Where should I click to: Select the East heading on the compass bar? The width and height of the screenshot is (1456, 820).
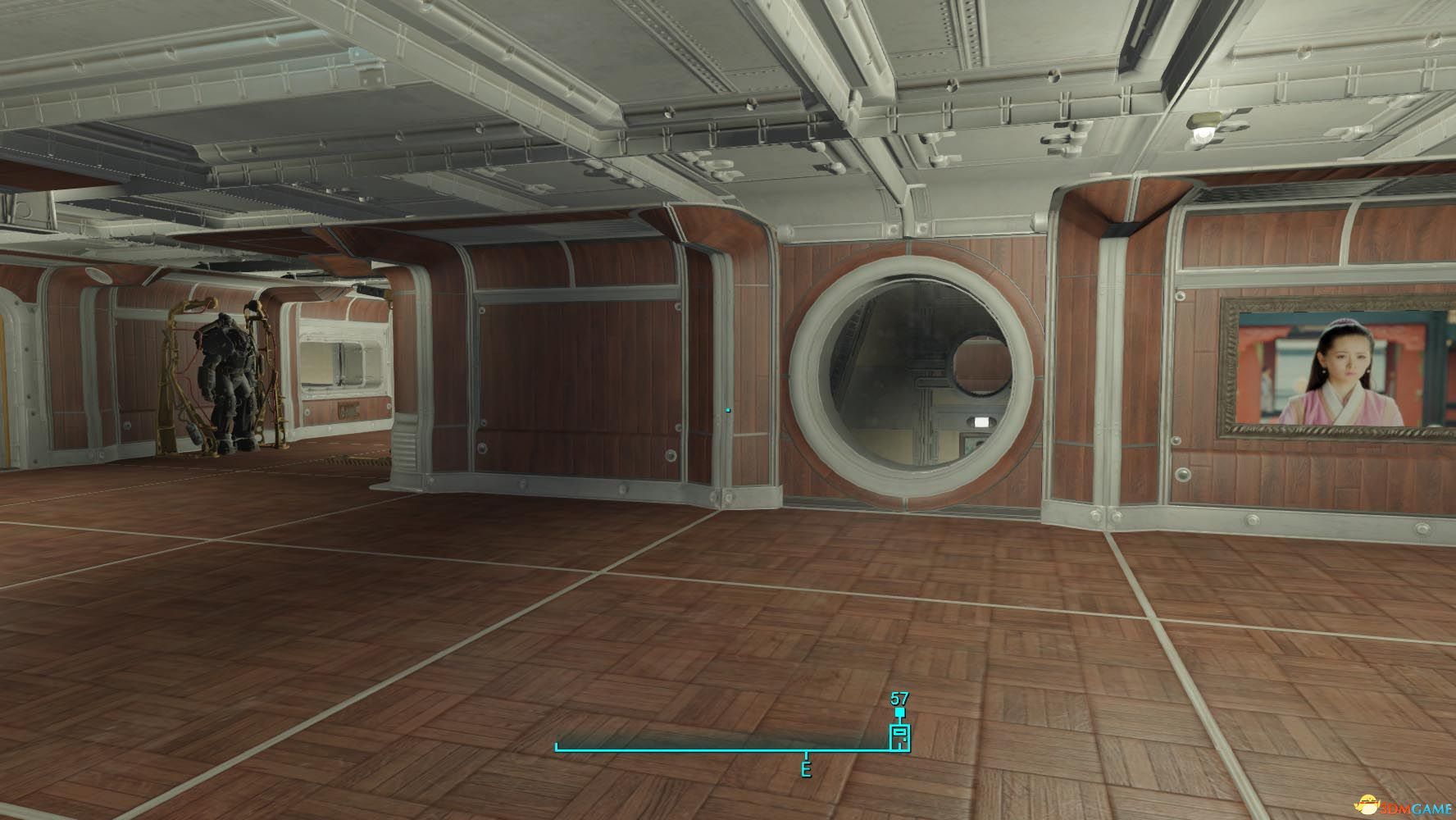pyautogui.click(x=806, y=770)
